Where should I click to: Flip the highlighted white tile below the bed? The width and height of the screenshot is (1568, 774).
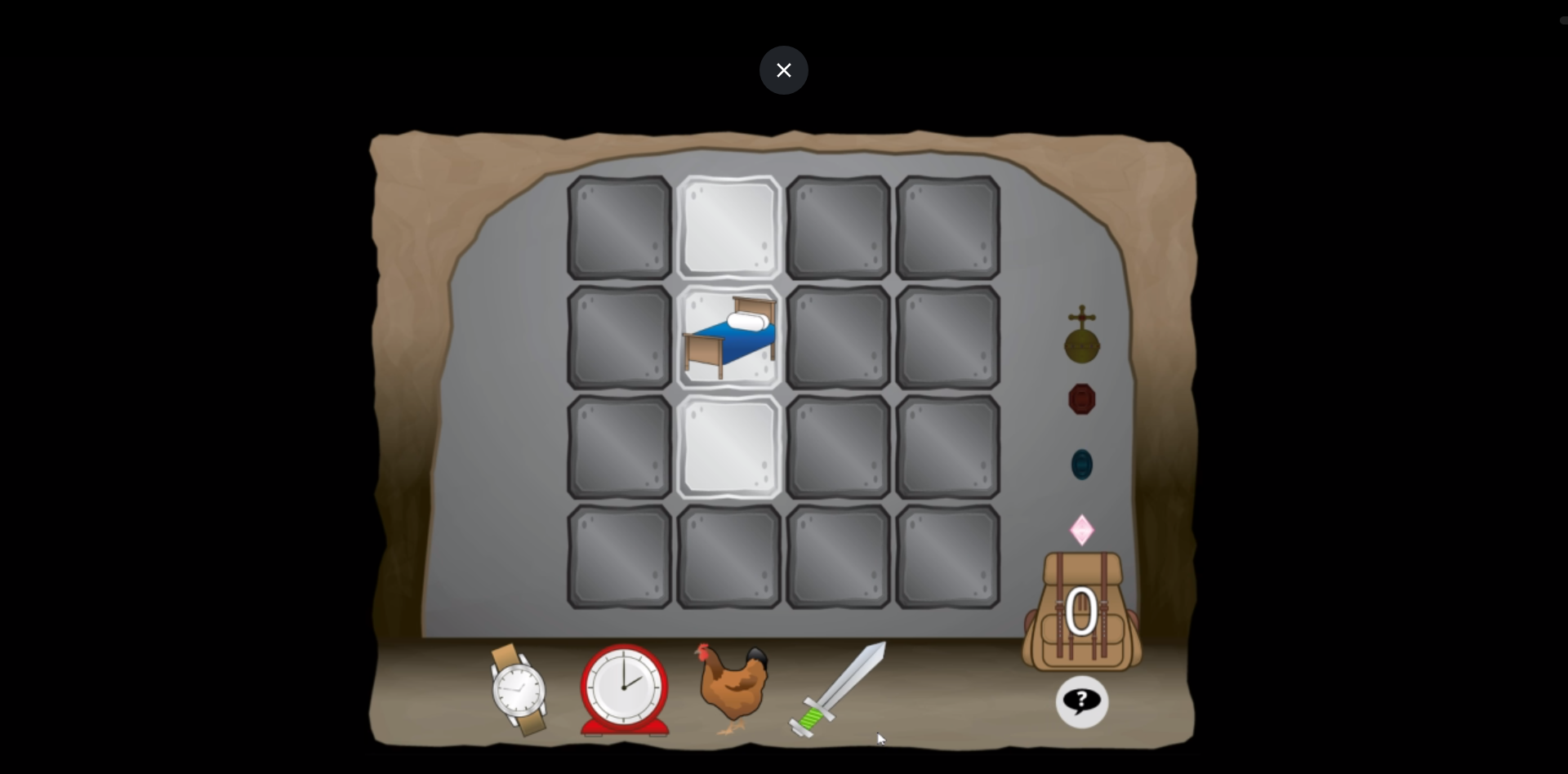coord(728,447)
